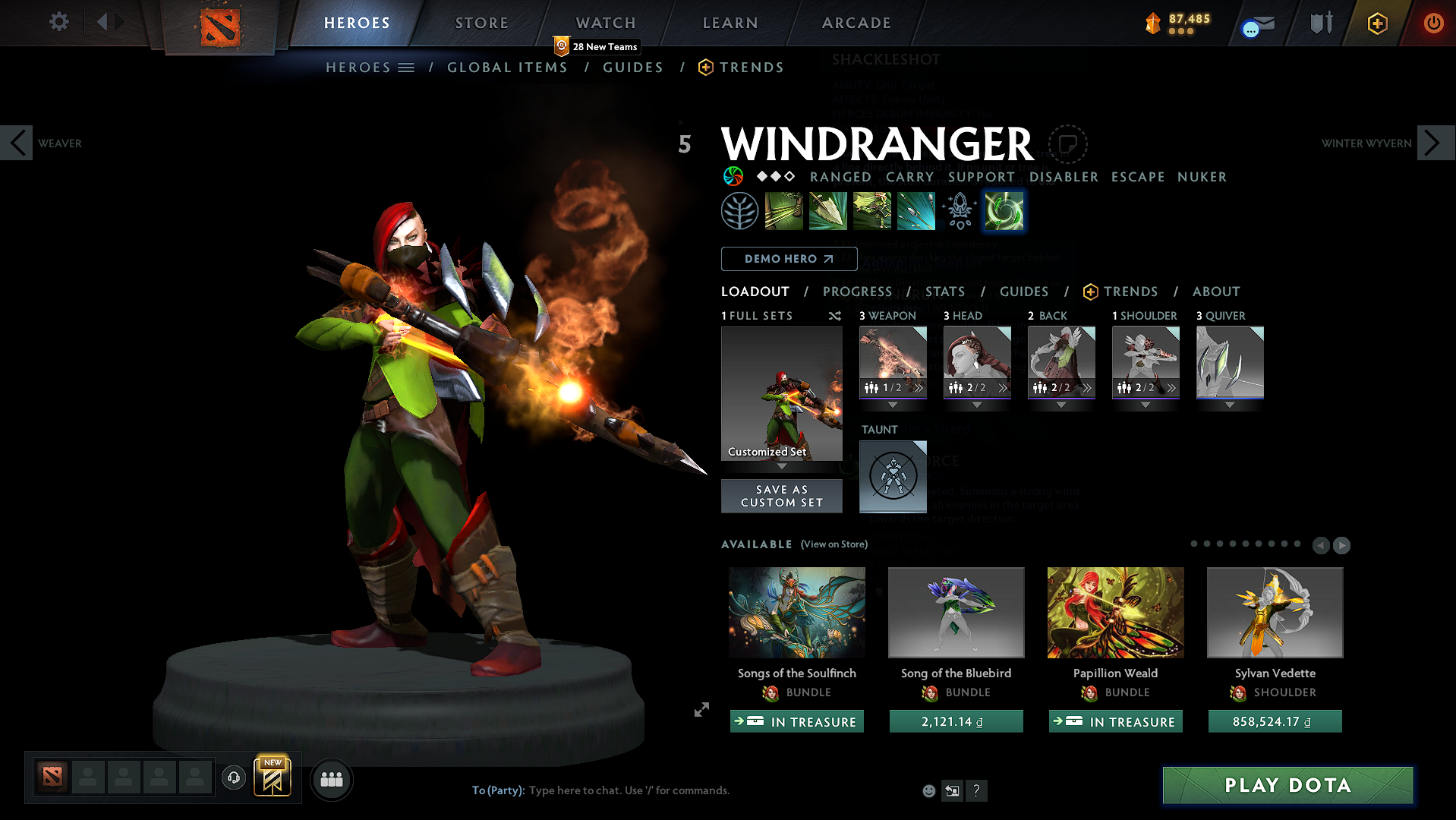Toggle the shuffle icon beside Full Sets
The width and height of the screenshot is (1456, 820).
coord(834,315)
